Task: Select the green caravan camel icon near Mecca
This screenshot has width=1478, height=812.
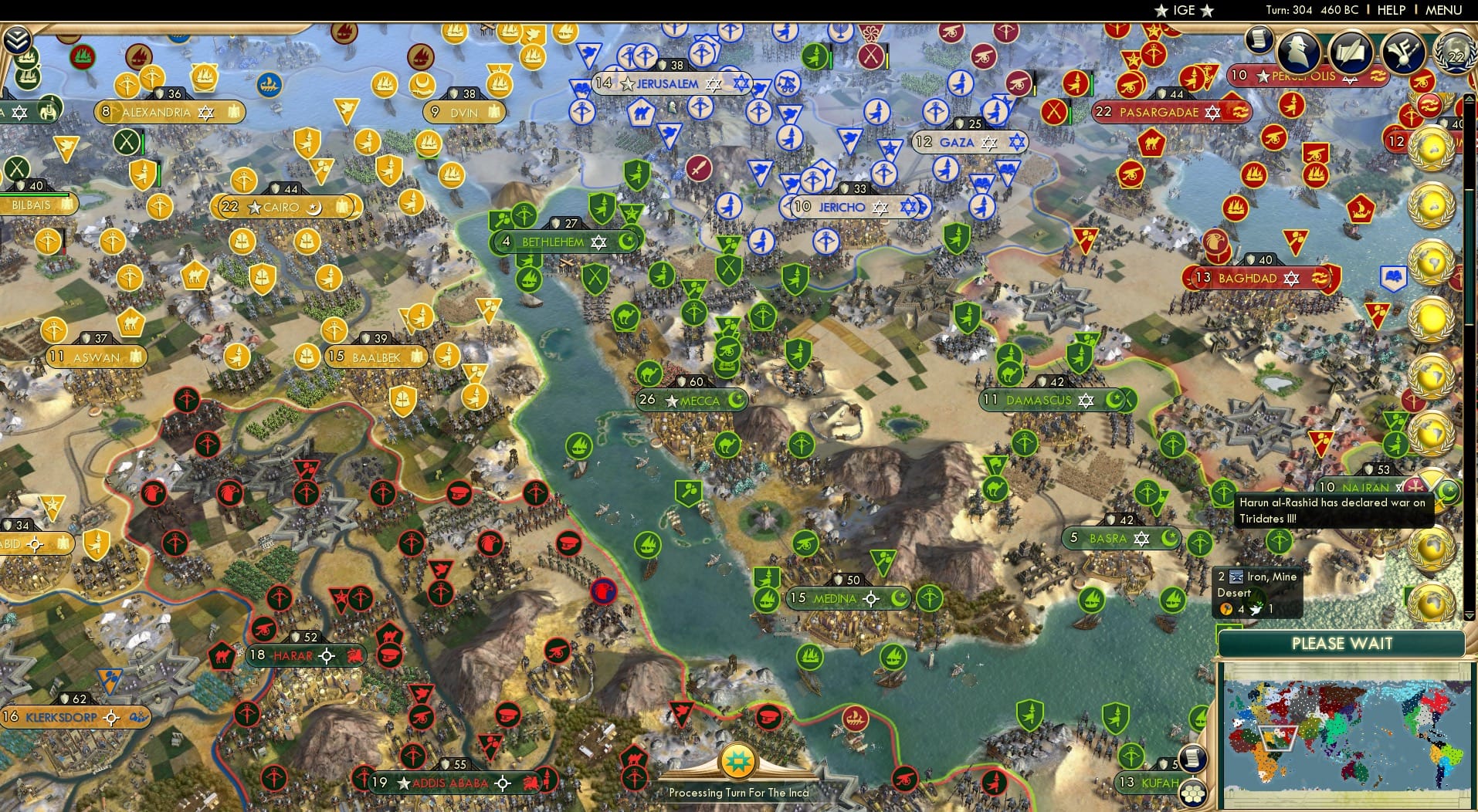Action: [x=649, y=374]
